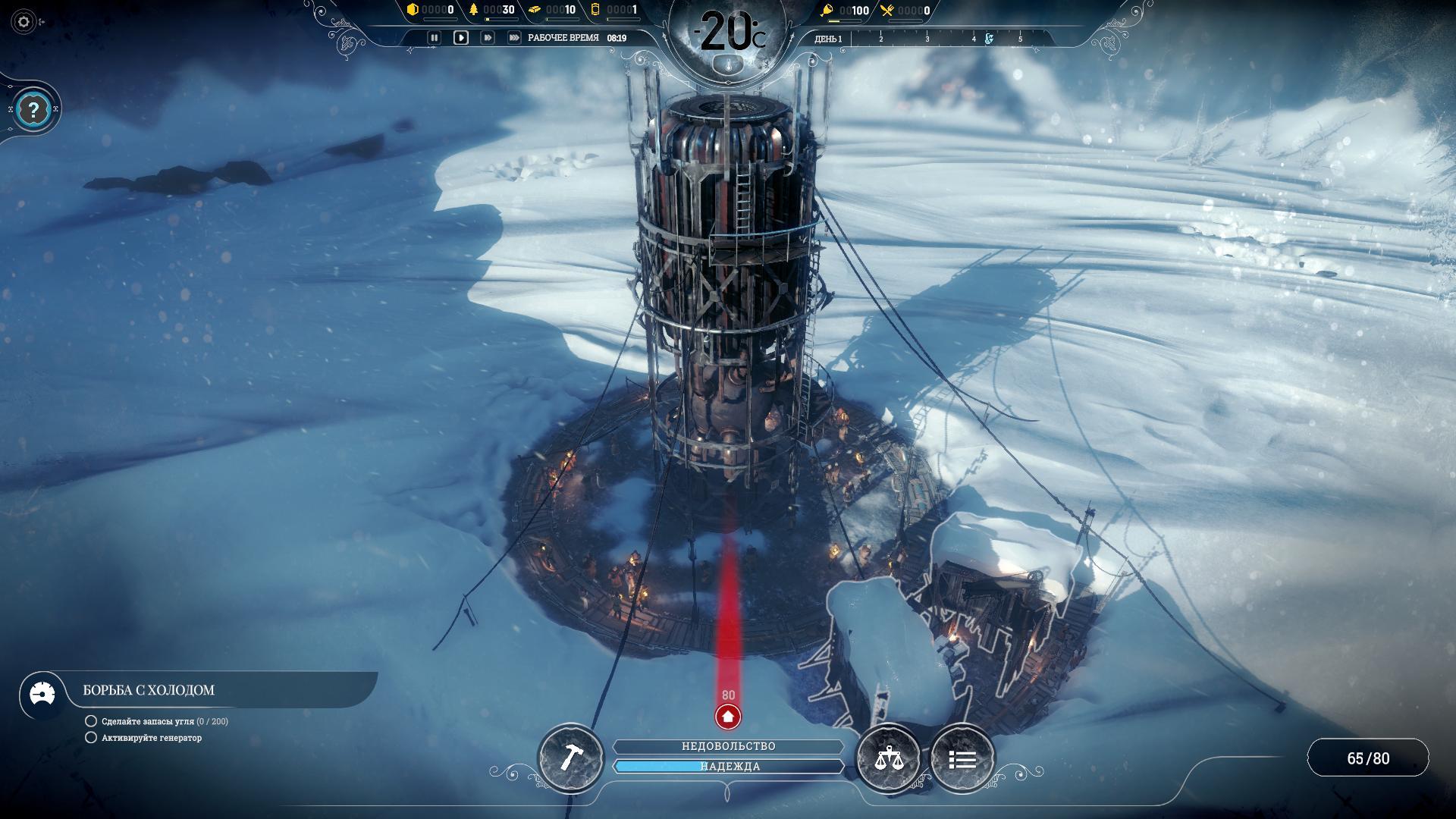Open the economy list panel
Screen dimensions: 1456x819
tap(962, 758)
